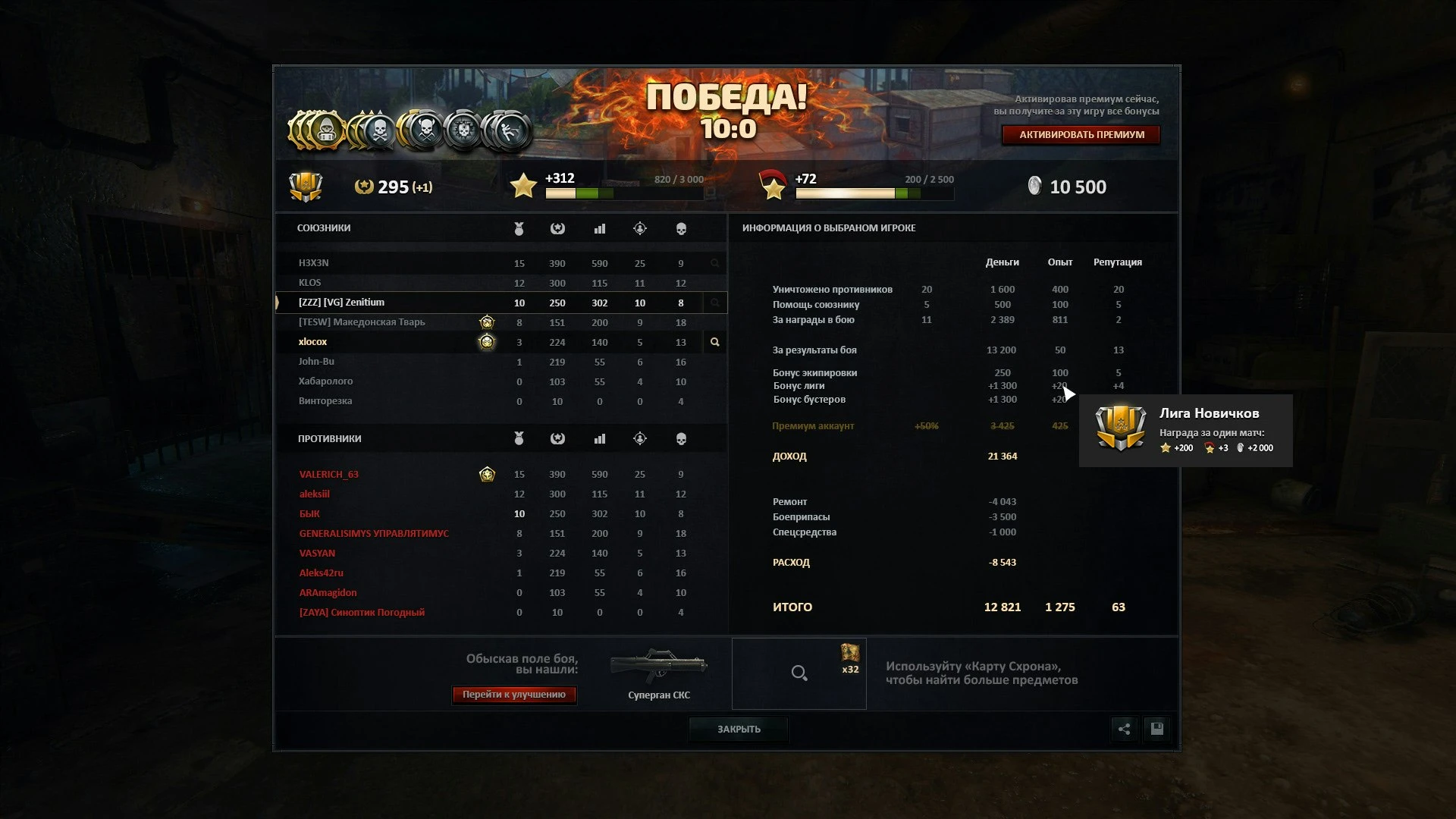
Task: Click the save screenshot floppy icon
Action: [x=1156, y=729]
